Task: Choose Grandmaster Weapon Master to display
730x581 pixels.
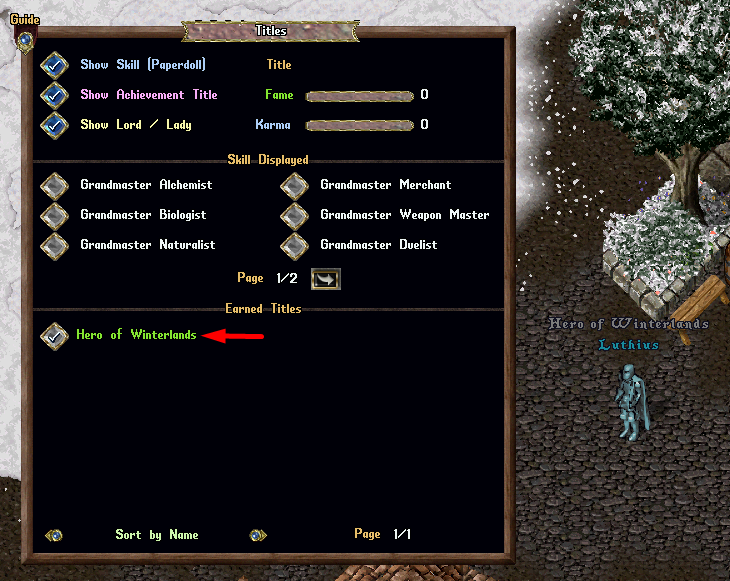Action: point(294,216)
